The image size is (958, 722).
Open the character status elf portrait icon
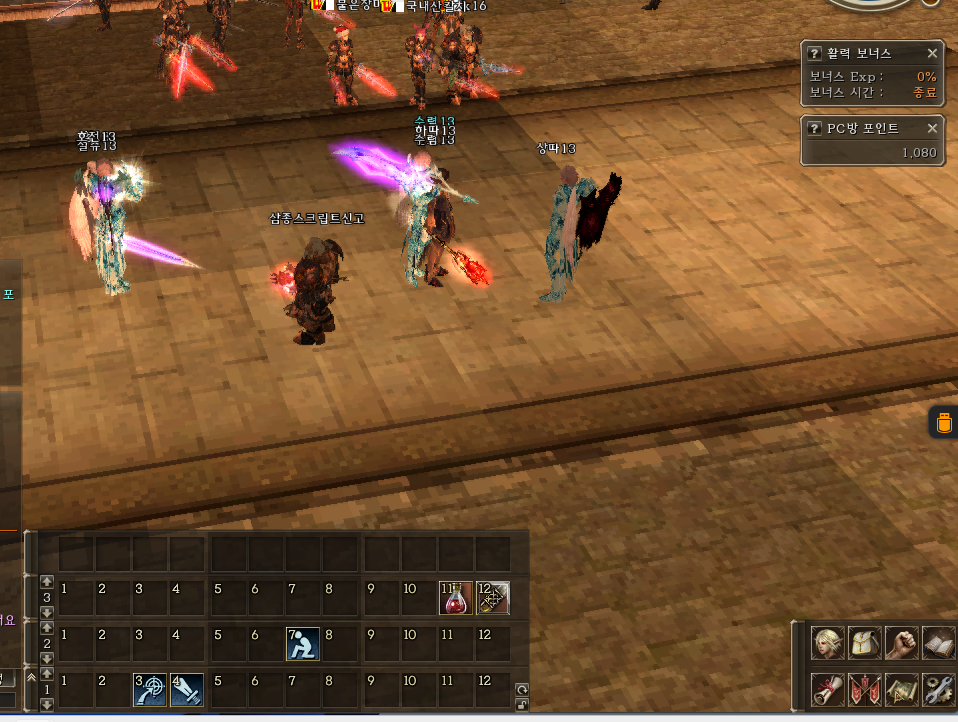827,643
